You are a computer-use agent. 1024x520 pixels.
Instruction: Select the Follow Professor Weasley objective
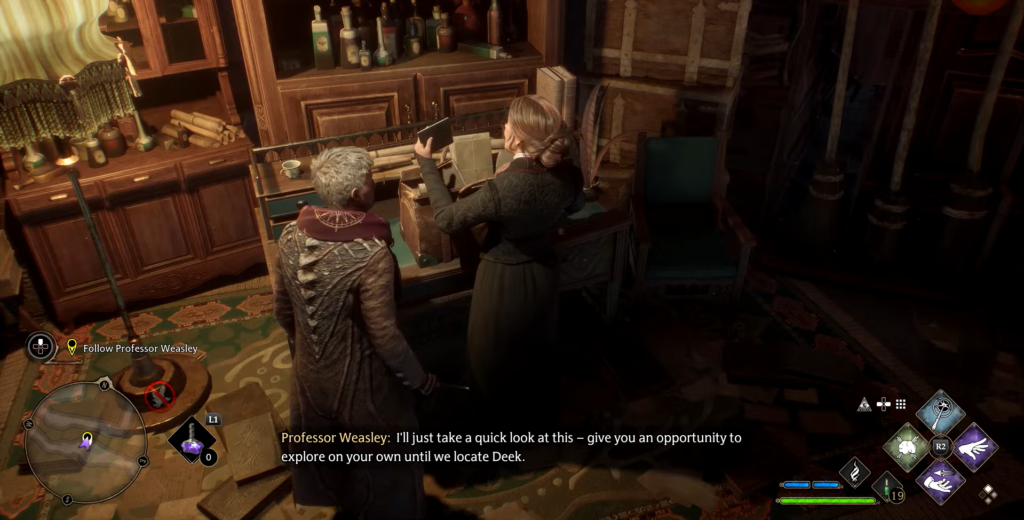[x=132, y=348]
